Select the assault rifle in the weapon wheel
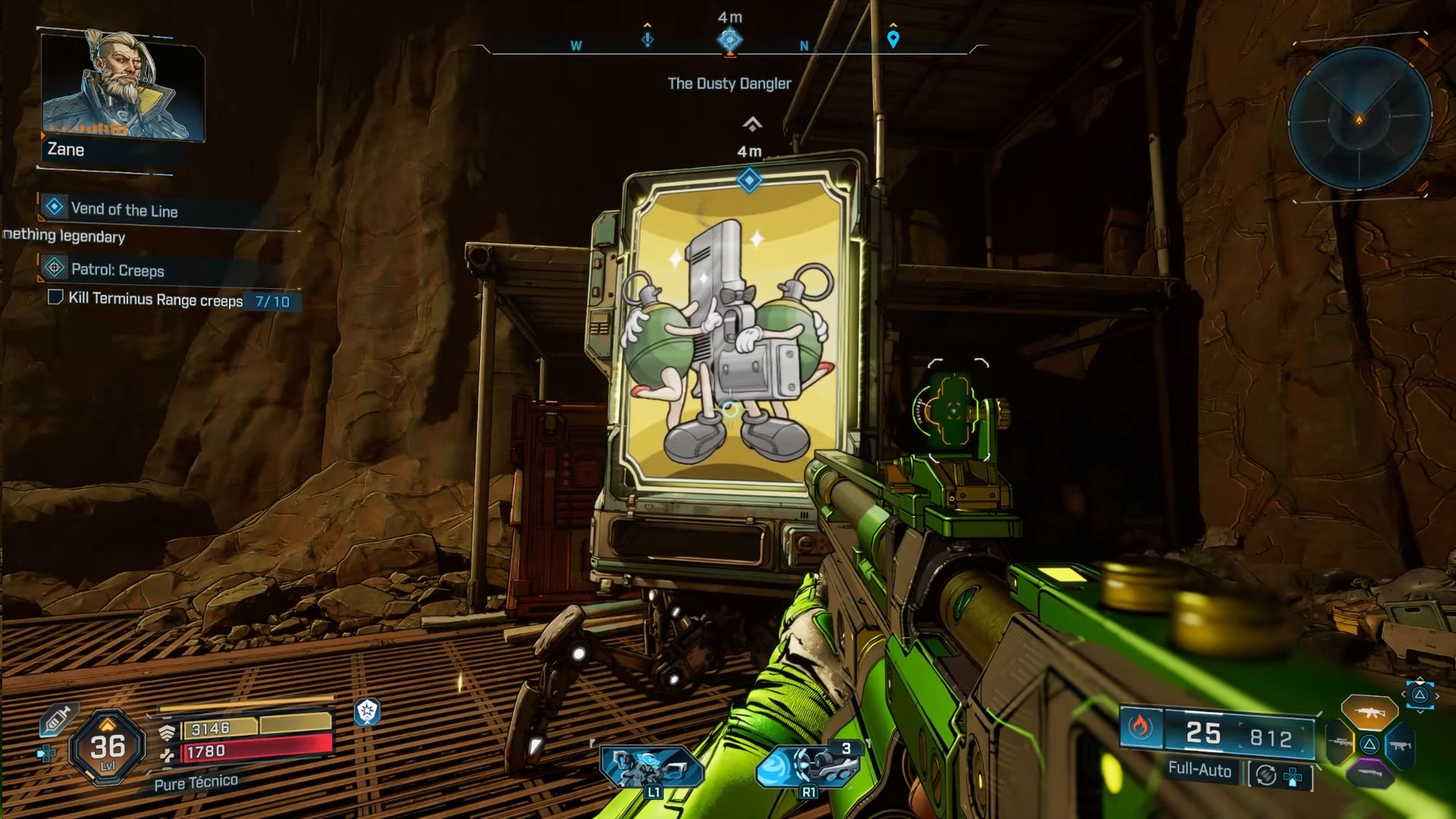1456x819 pixels. coord(1370,712)
